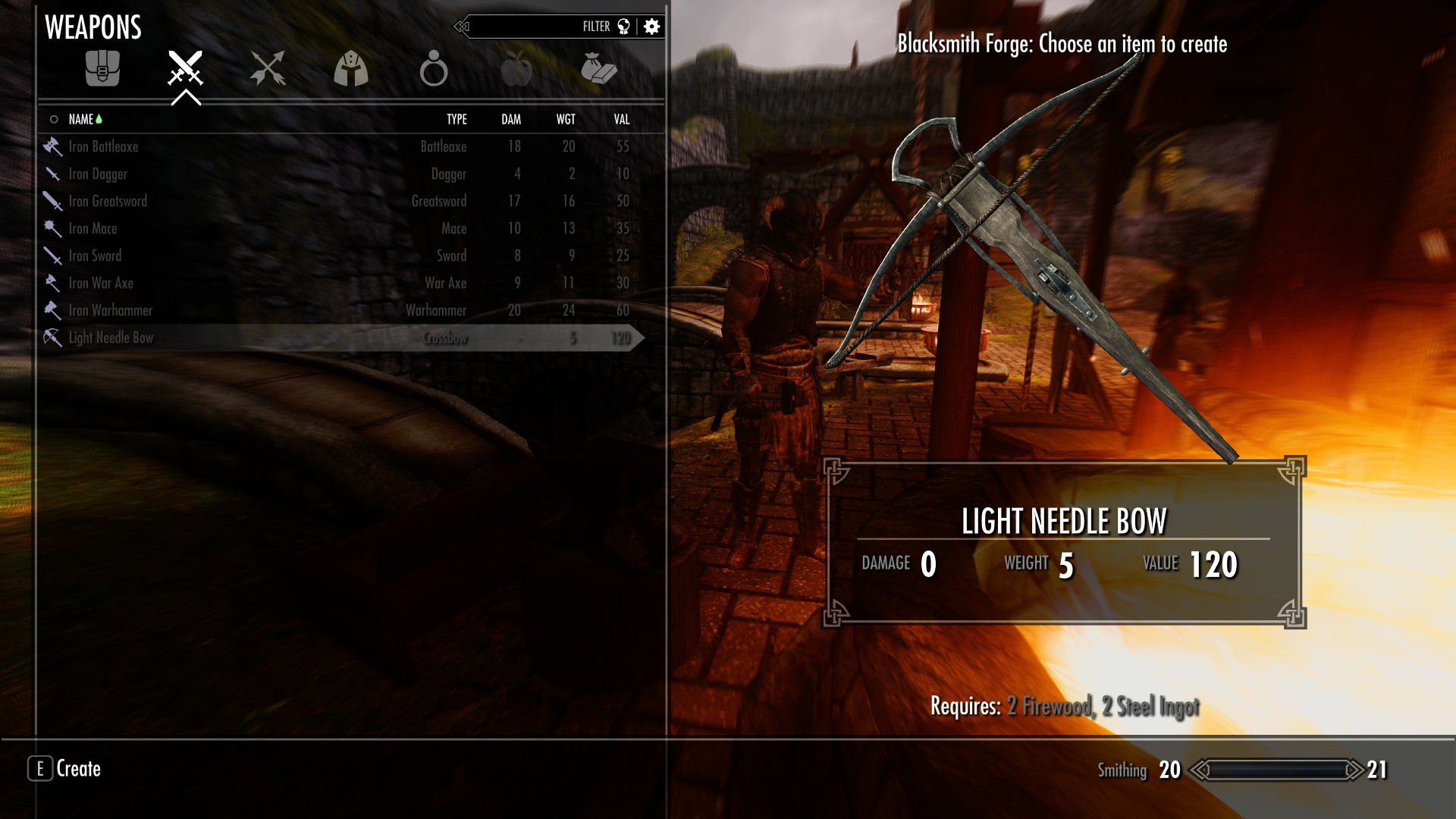Switch to the crossed arrows ammo tab
Image resolution: width=1456 pixels, height=819 pixels.
click(268, 68)
